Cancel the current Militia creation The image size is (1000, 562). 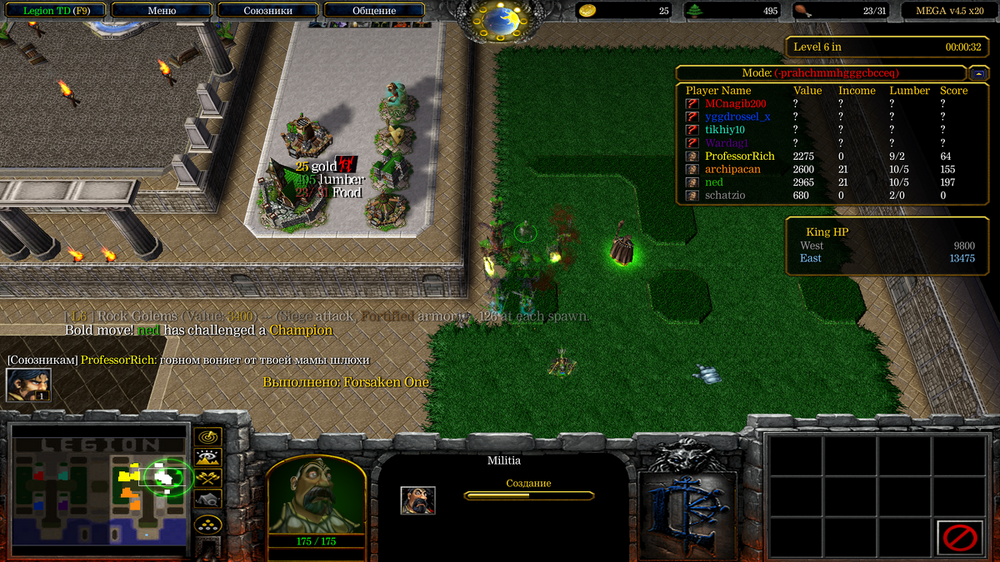coord(960,537)
